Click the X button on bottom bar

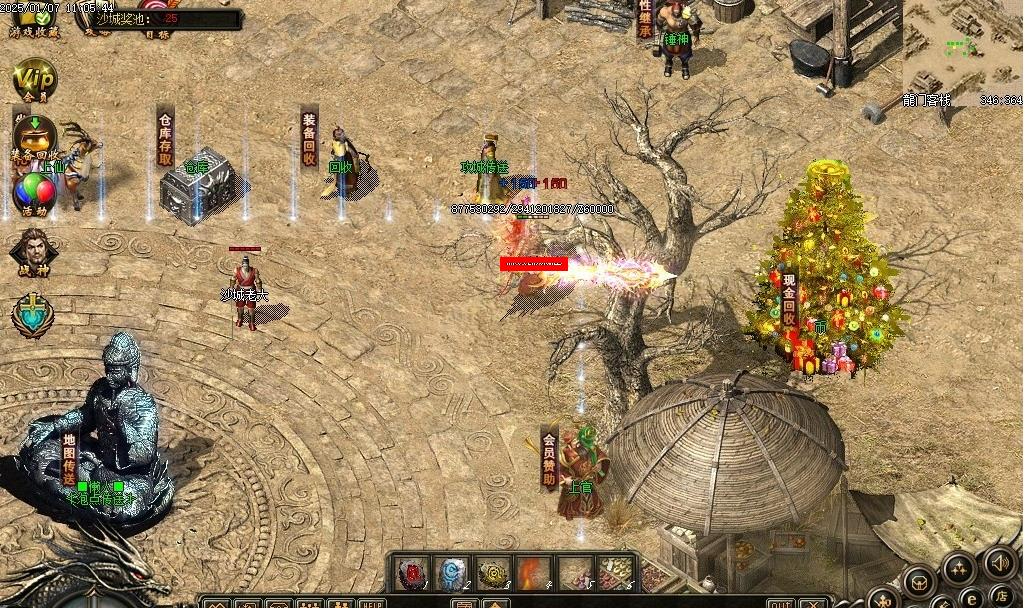(x=815, y=603)
